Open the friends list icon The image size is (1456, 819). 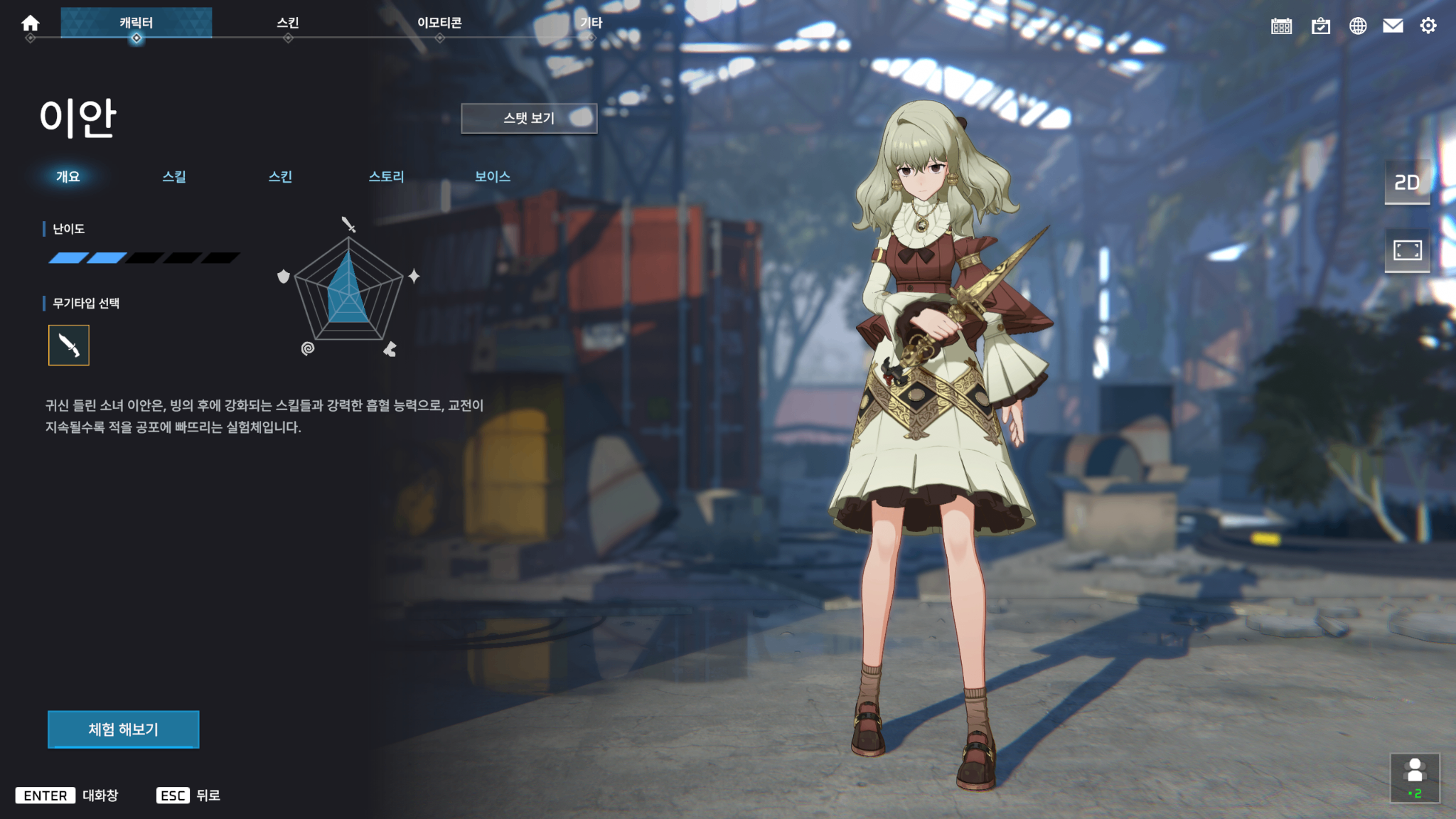coord(1415,778)
